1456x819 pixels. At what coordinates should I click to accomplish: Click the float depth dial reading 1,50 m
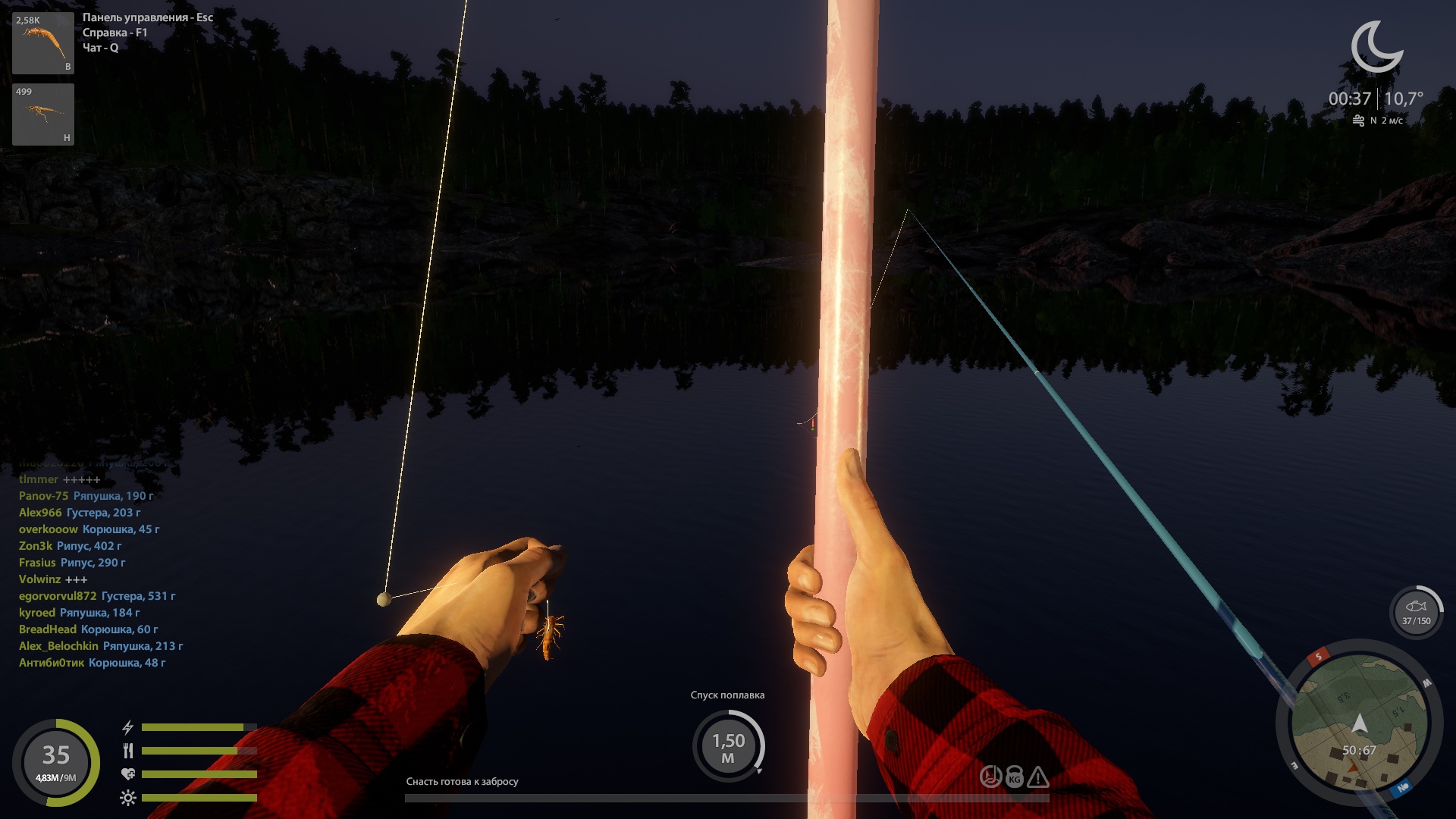coord(728,746)
